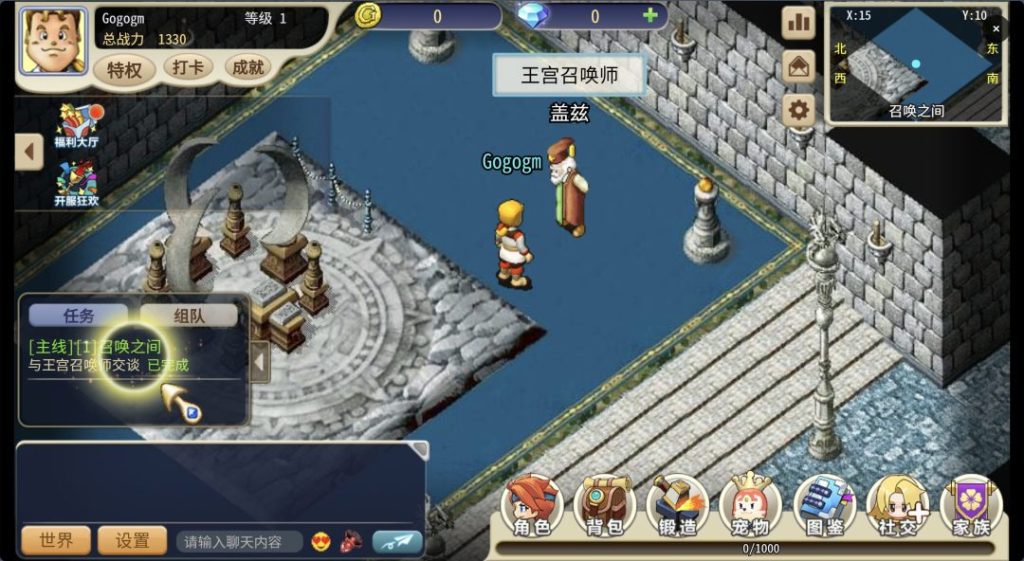The height and width of the screenshot is (561, 1024).
Task: Open the 福利大厅 welfare hall icon
Action: [x=76, y=126]
